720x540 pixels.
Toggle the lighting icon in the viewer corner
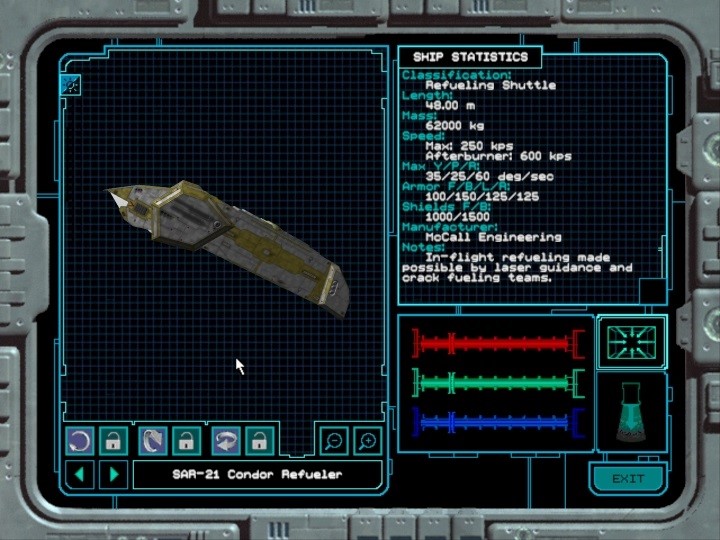pos(71,85)
